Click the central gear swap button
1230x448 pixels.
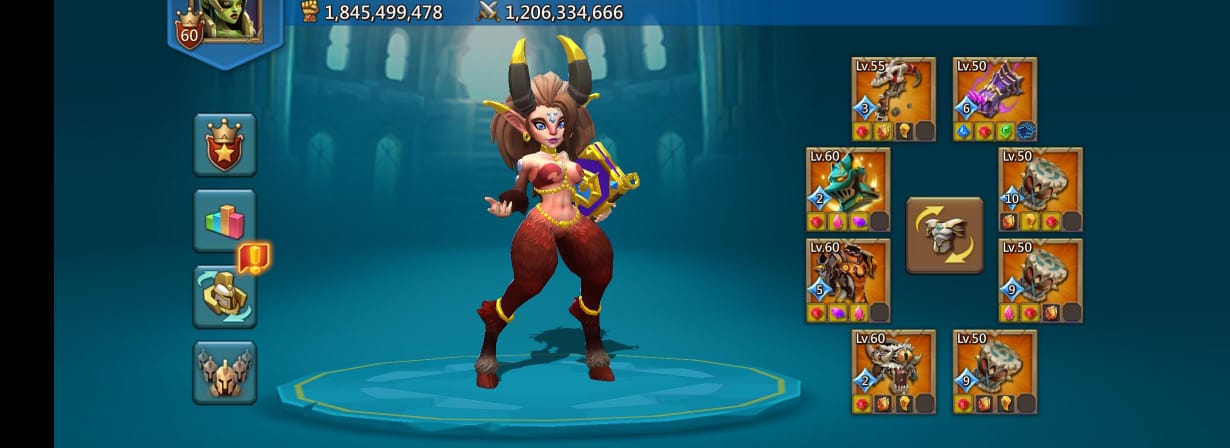944,235
